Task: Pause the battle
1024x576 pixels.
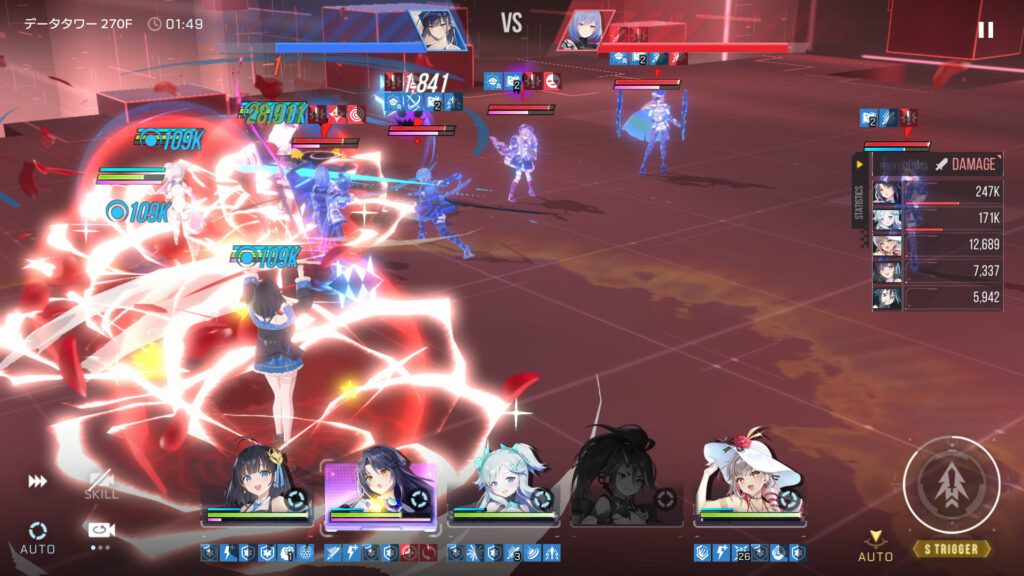Action: click(985, 30)
